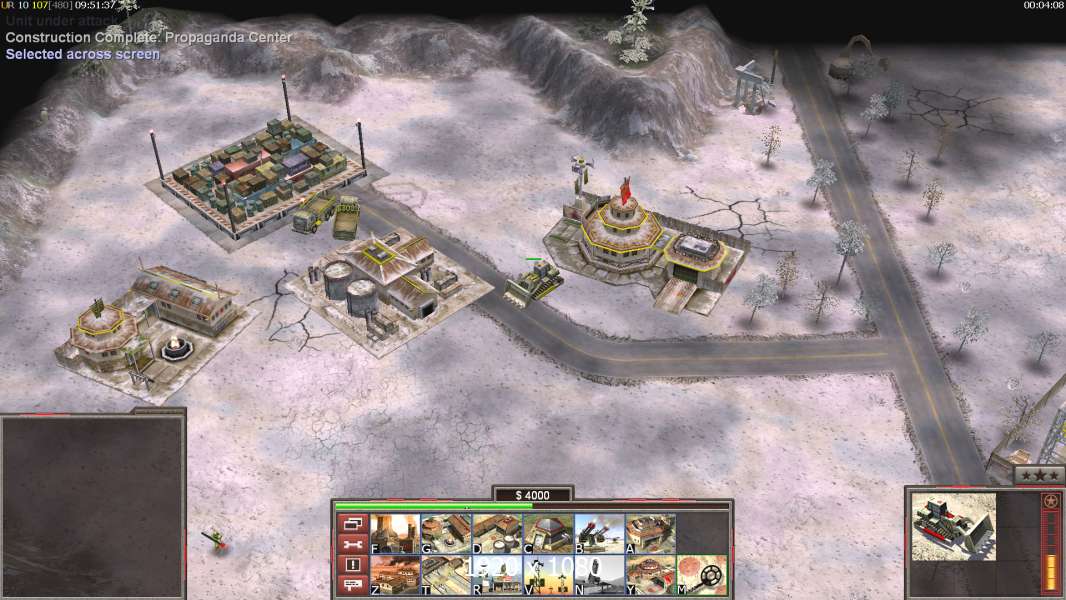The height and width of the screenshot is (600, 1066).
Task: Choose the barracks build icon labeled G
Action: 446,534
